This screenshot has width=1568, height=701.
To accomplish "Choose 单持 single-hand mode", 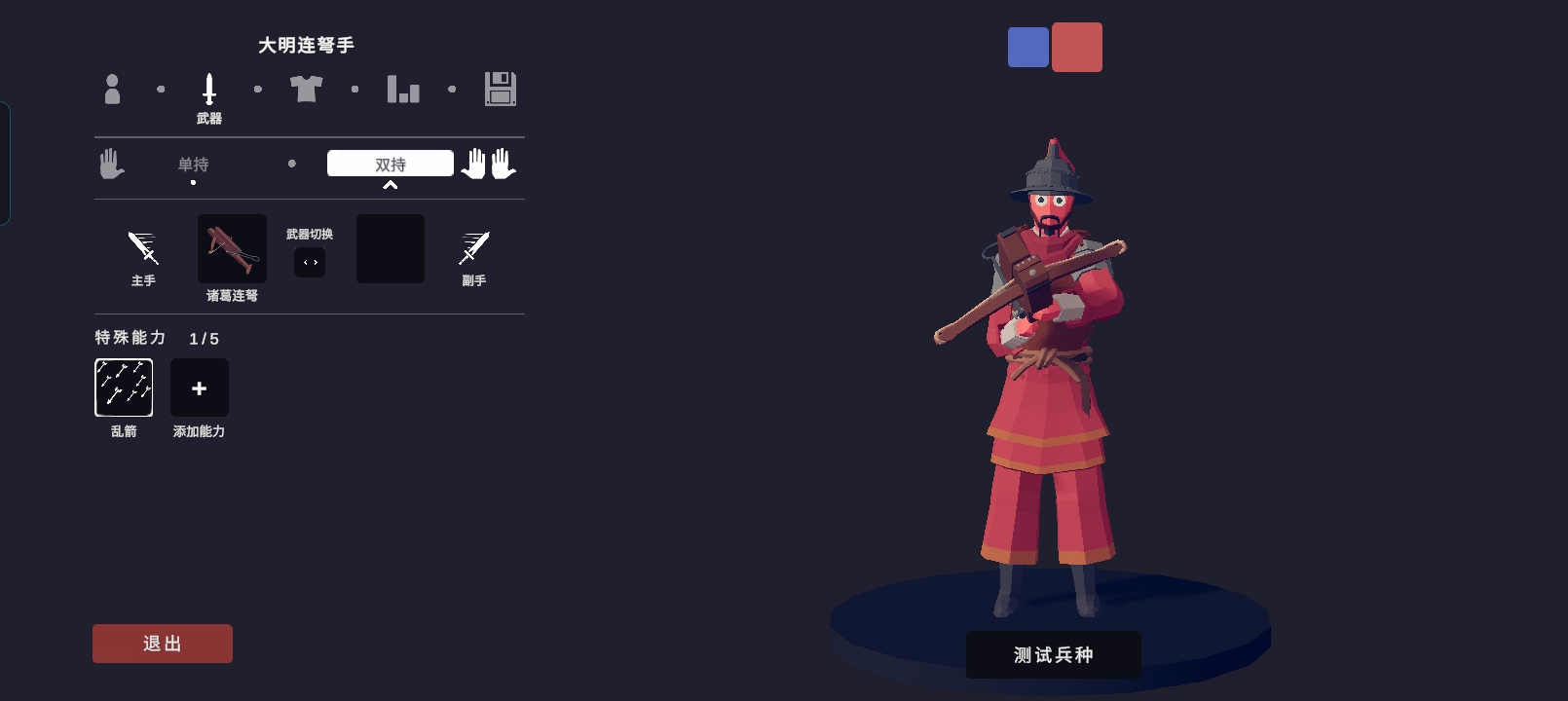I will (x=193, y=165).
